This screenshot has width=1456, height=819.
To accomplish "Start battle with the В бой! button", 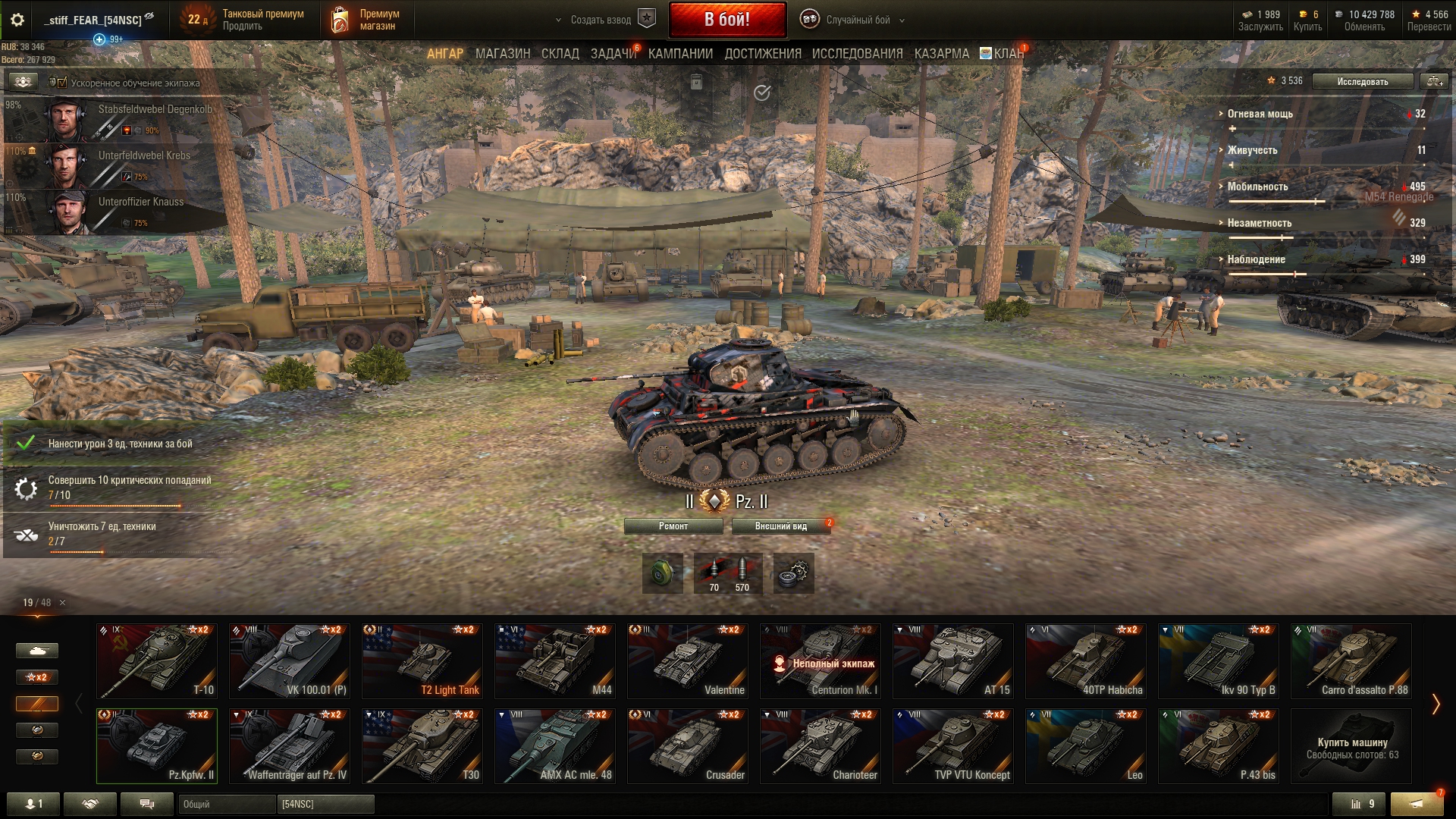I will [x=726, y=20].
